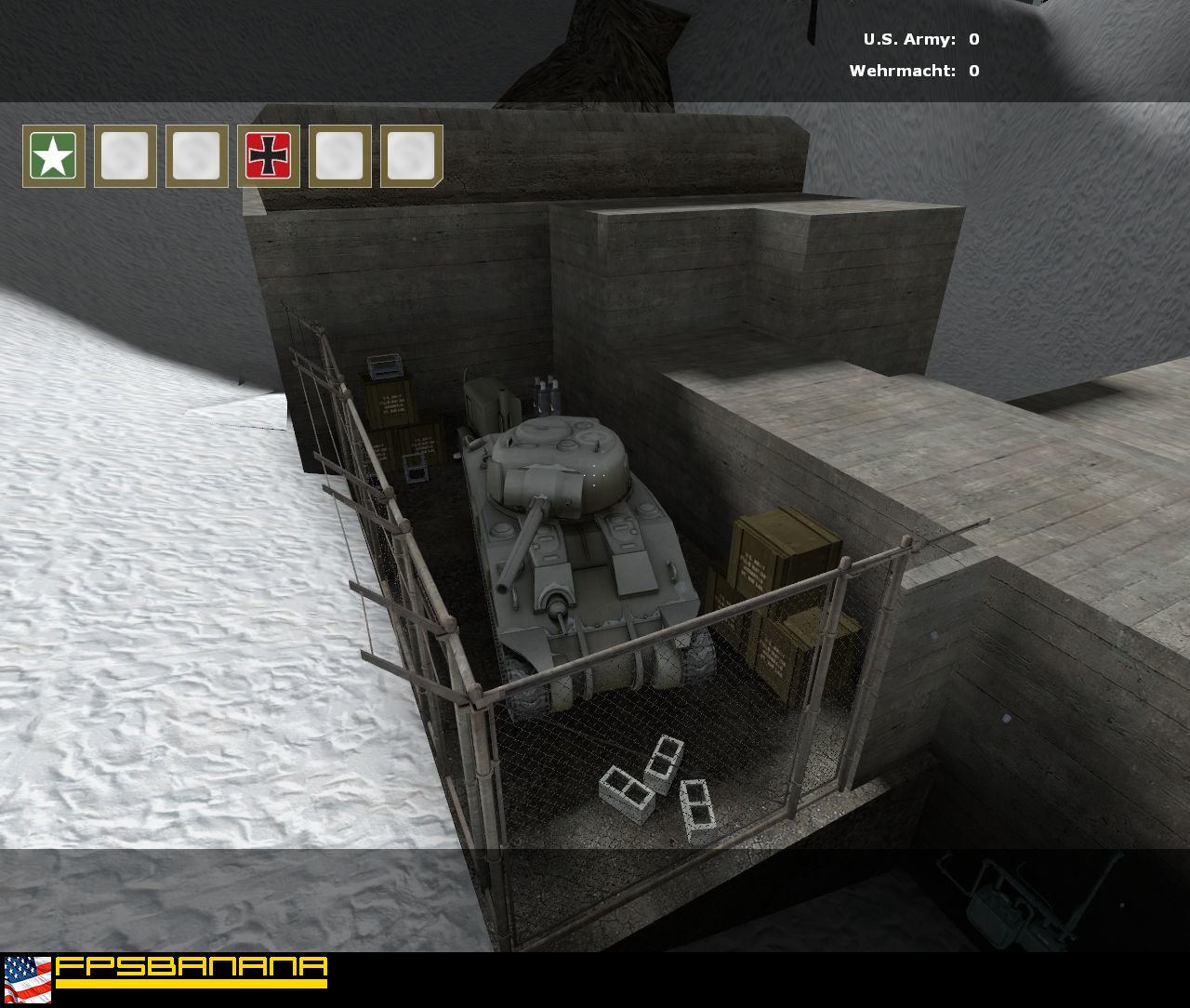Viewport: 1190px width, 1008px height.
Task: Click the U.S. Army score number zero
Action: pos(972,40)
